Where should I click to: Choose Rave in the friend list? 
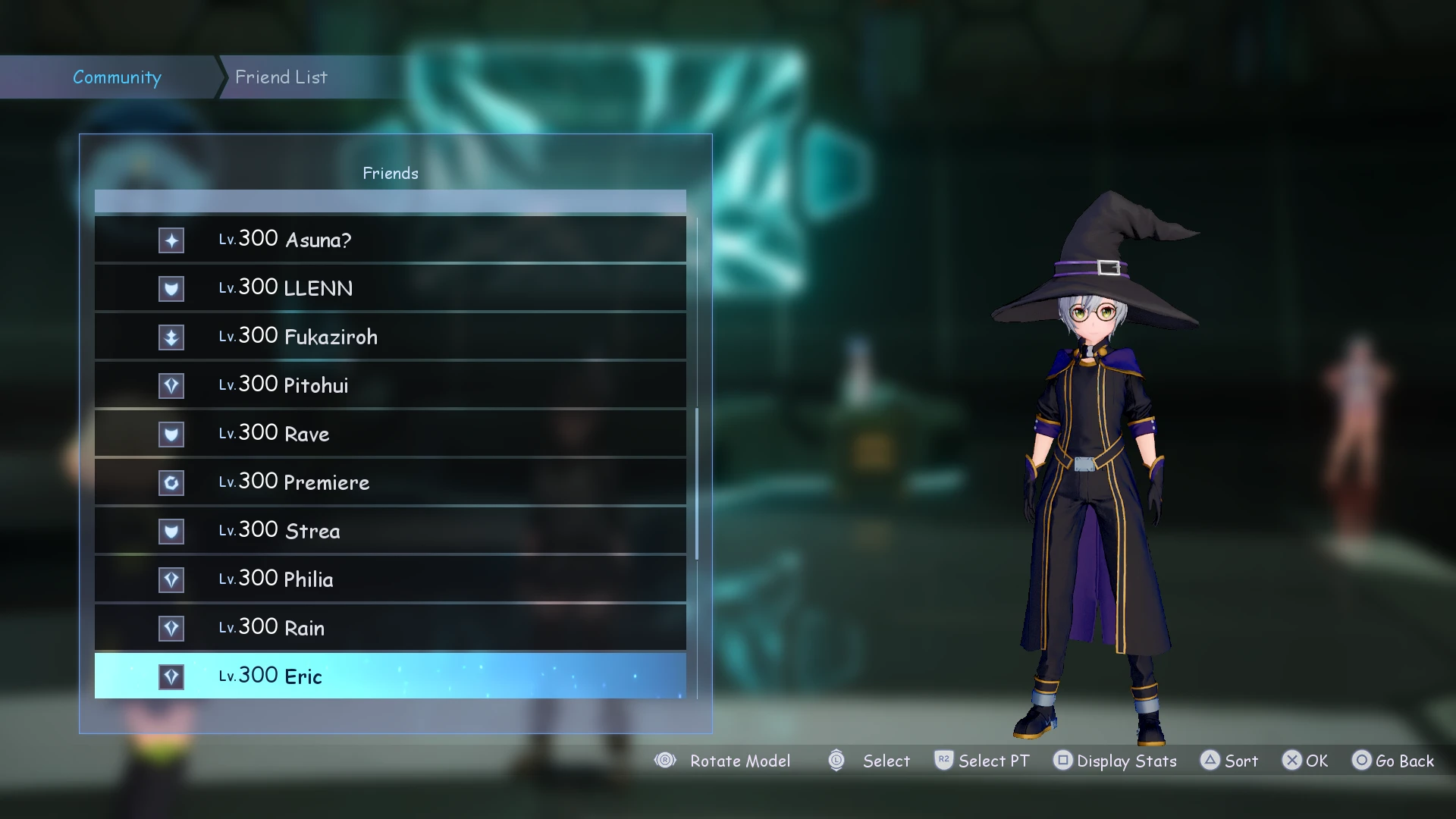(390, 434)
